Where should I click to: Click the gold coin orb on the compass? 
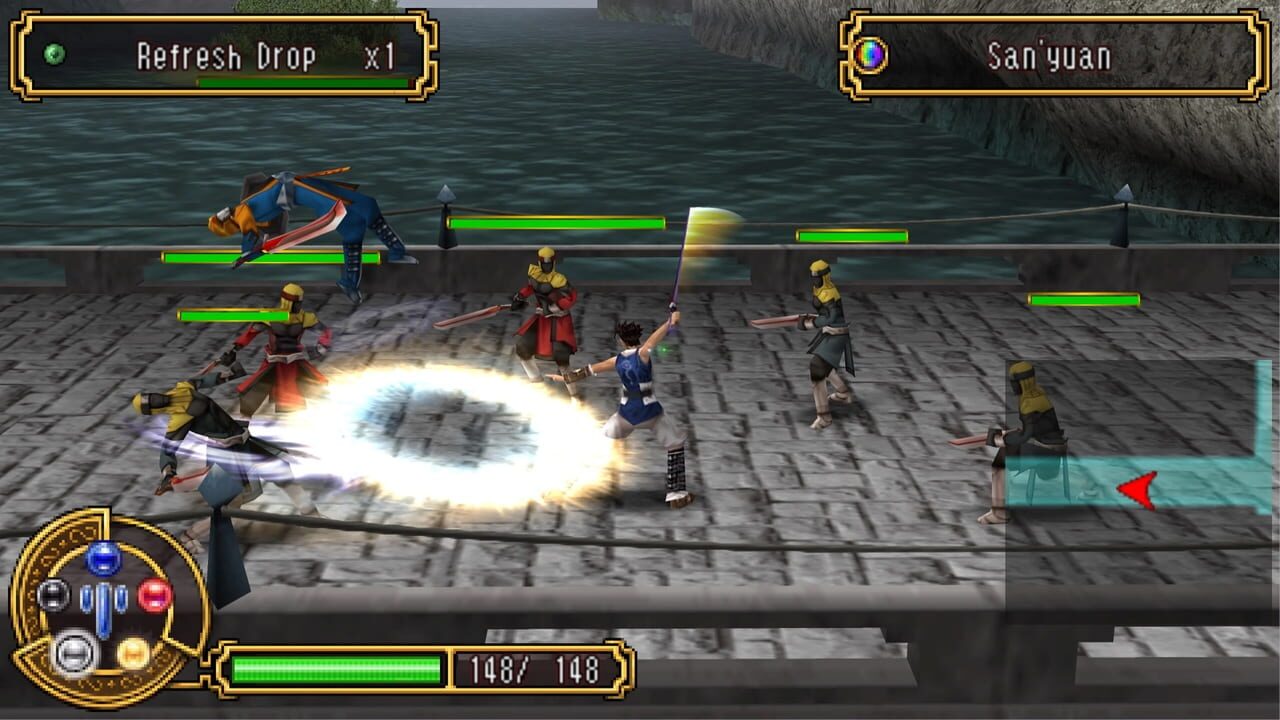[134, 653]
